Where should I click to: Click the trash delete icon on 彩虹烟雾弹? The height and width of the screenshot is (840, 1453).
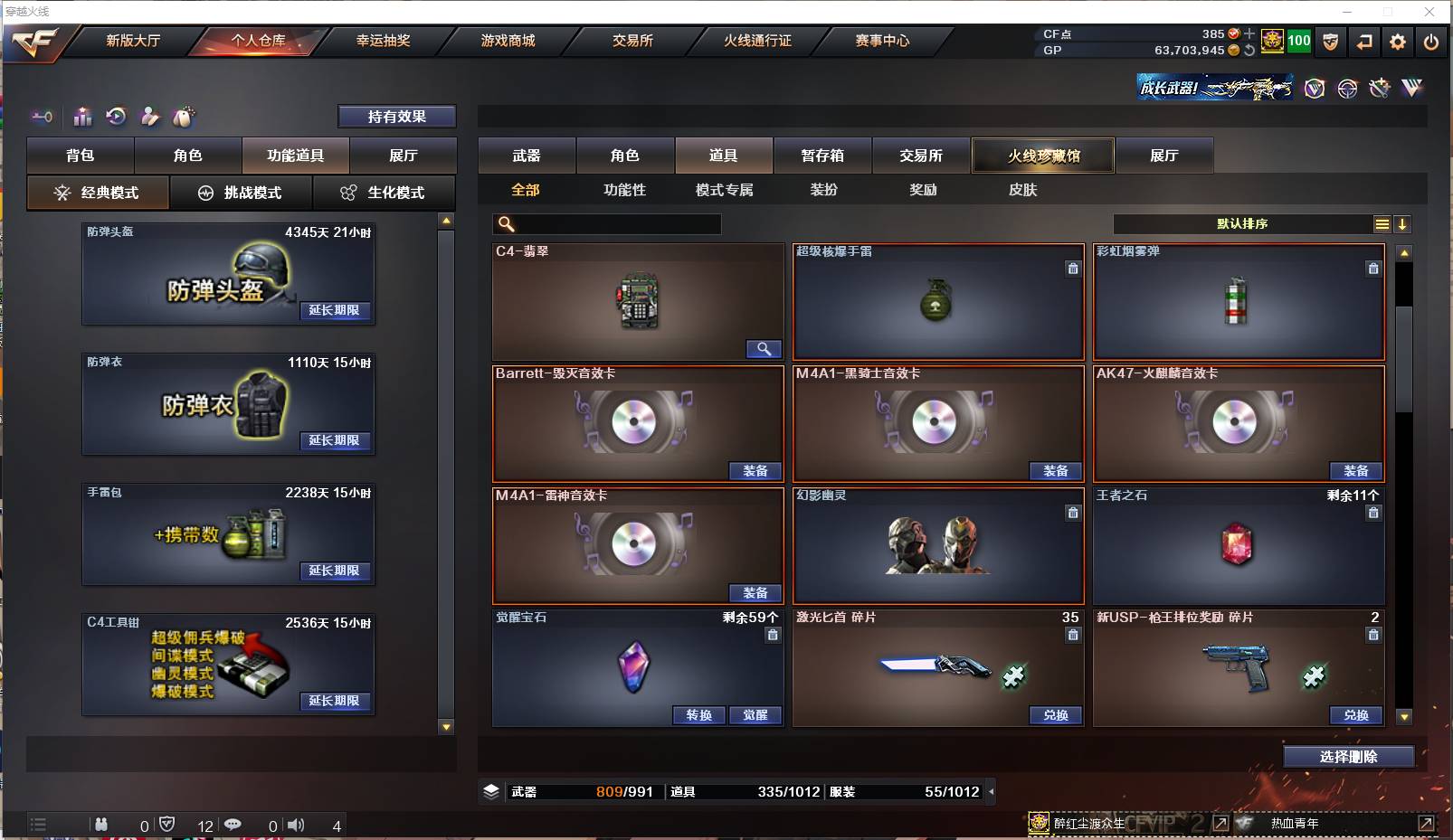pyautogui.click(x=1373, y=269)
